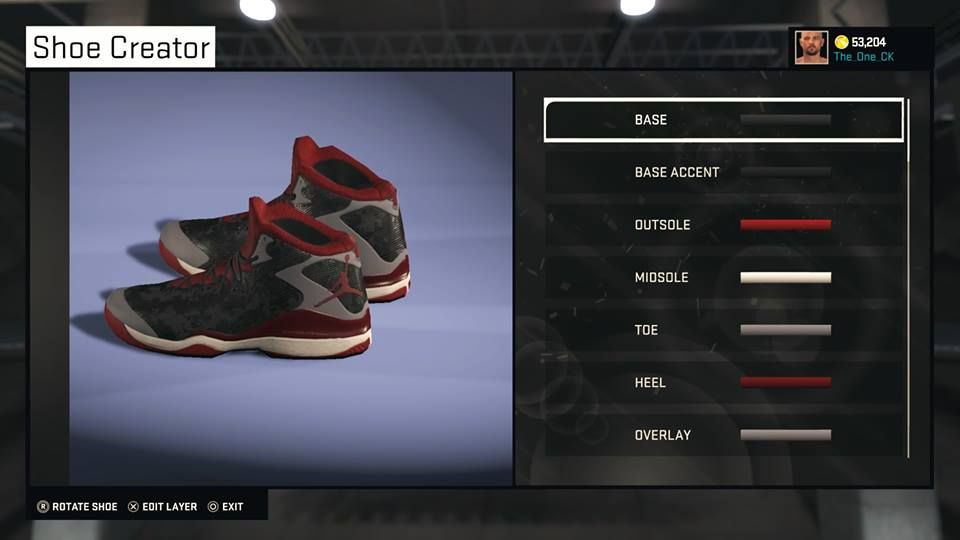Open the Outsole layer option
This screenshot has height=540, width=960.
pos(723,225)
